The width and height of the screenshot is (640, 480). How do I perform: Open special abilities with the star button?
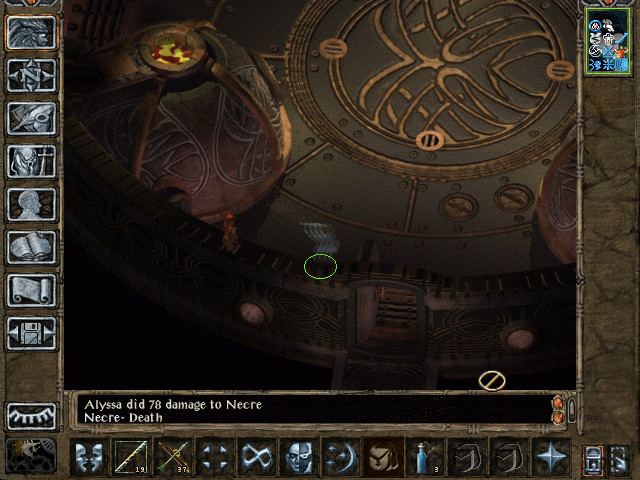[x=550, y=457]
